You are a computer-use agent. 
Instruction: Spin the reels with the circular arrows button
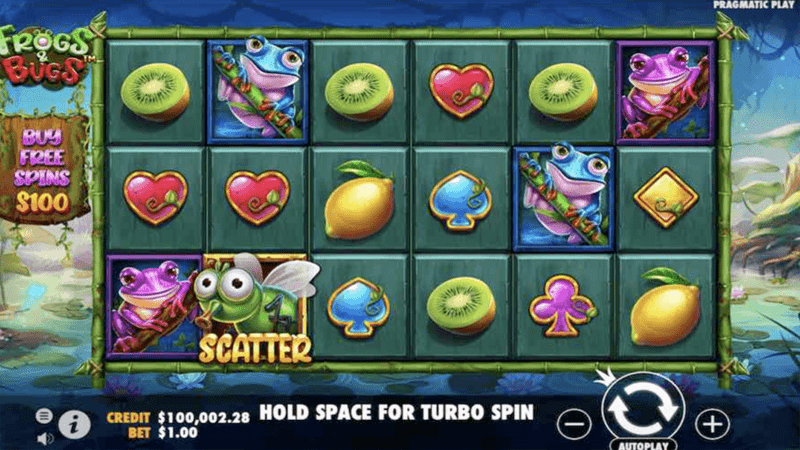(642, 411)
